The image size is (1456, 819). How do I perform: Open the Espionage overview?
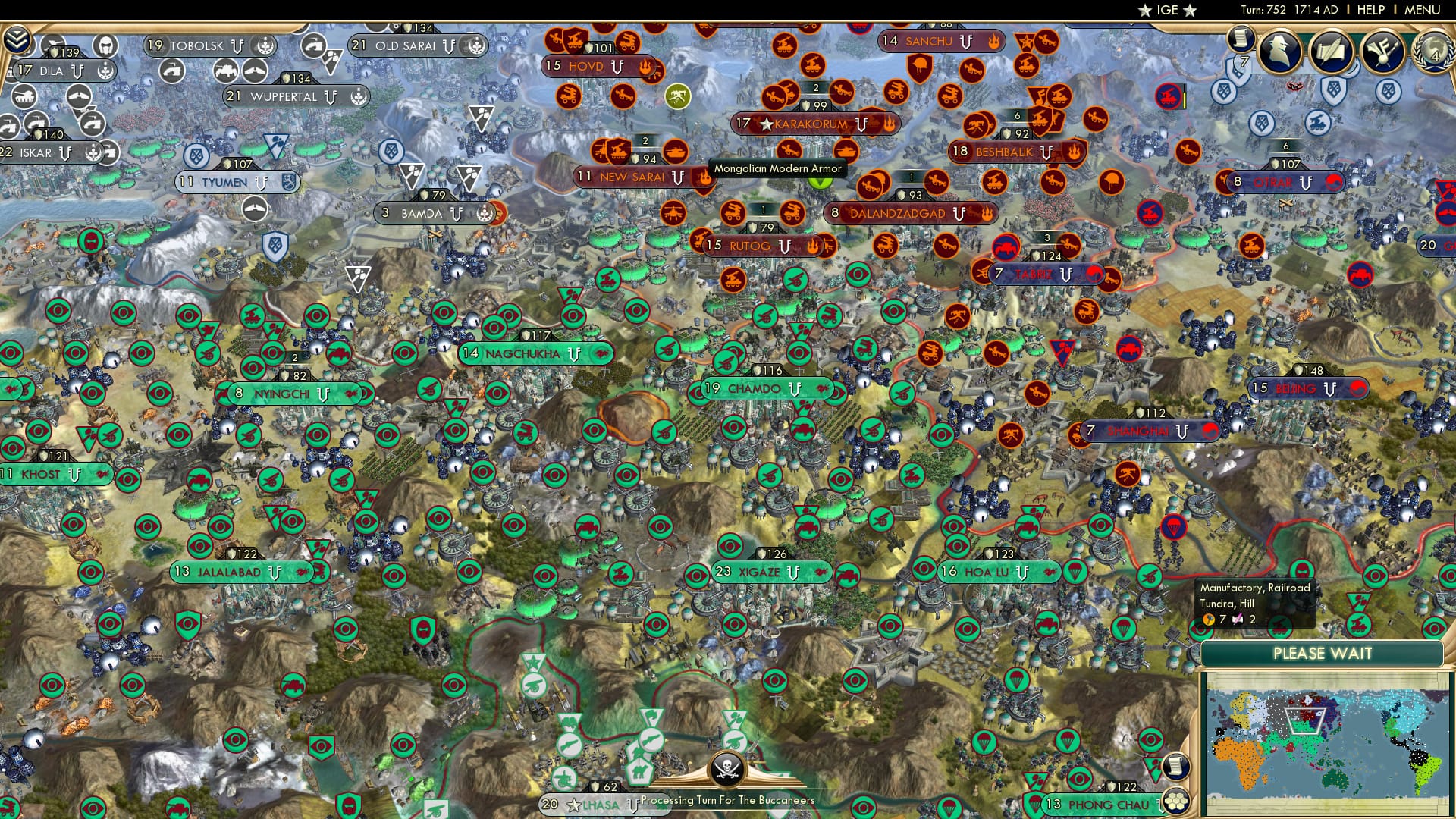tap(1279, 50)
